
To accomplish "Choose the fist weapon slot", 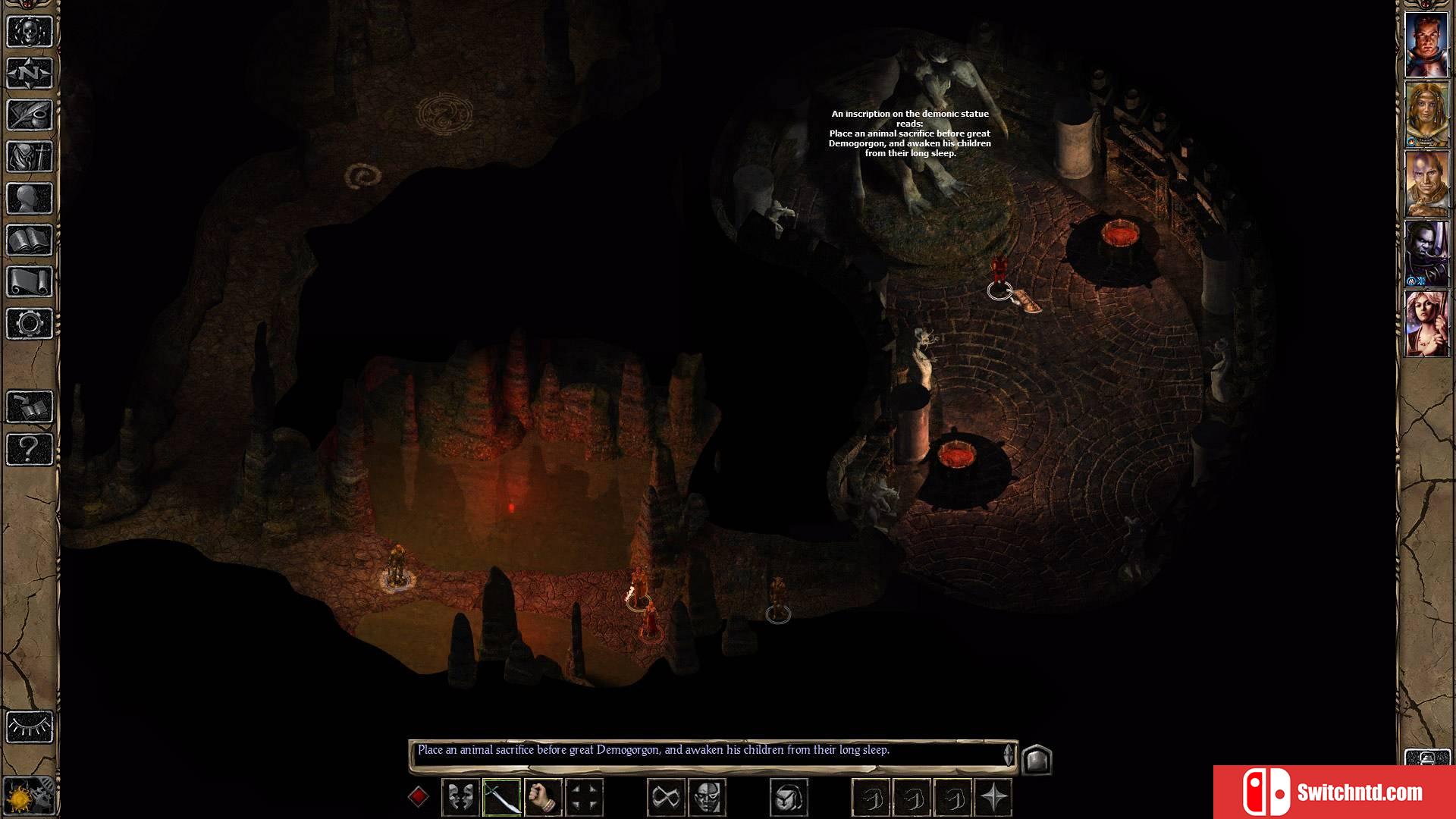I will (x=542, y=798).
